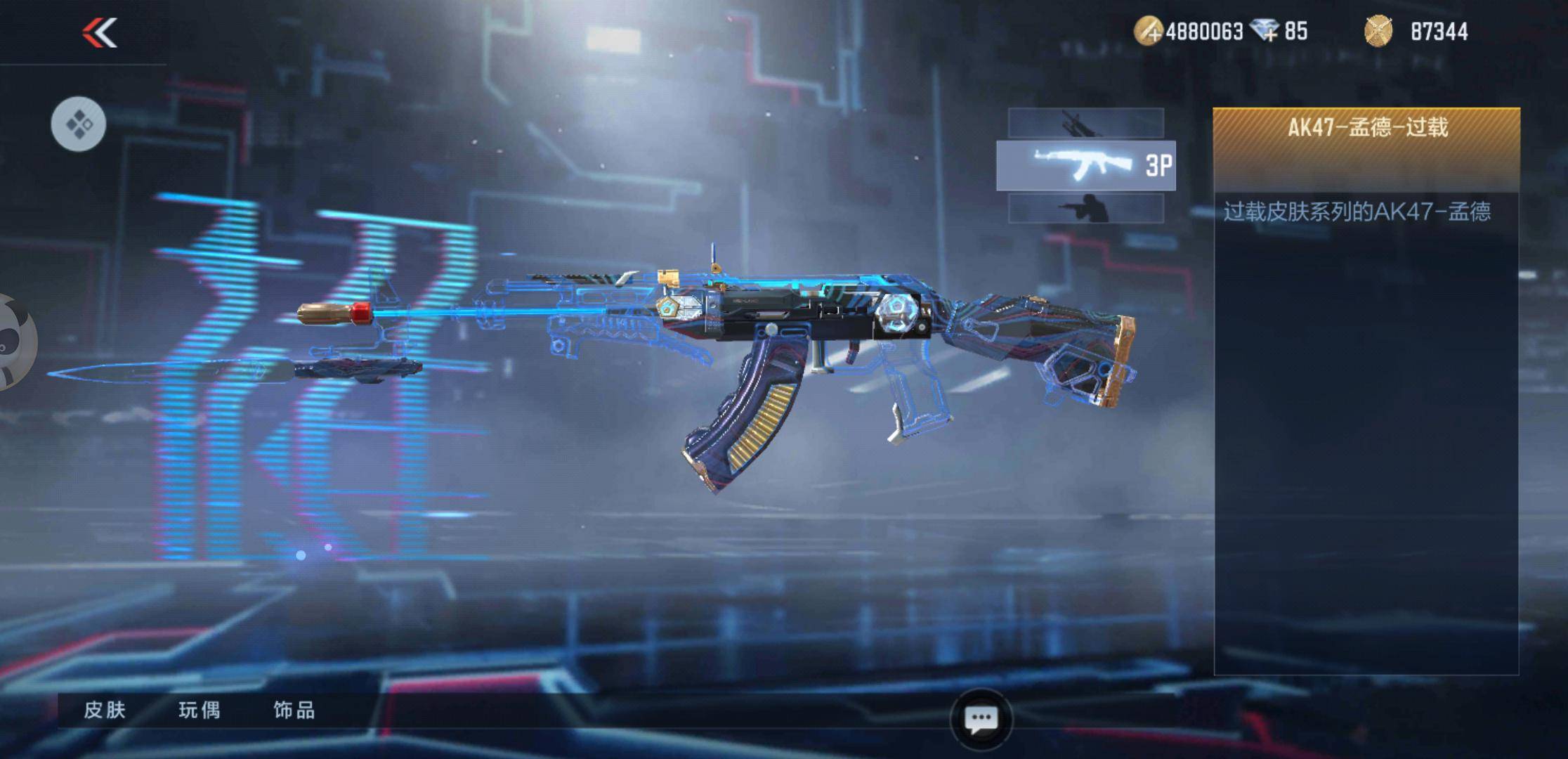Show the soldier silhouette preview thumbnail
The height and width of the screenshot is (759, 1568).
[x=1085, y=209]
